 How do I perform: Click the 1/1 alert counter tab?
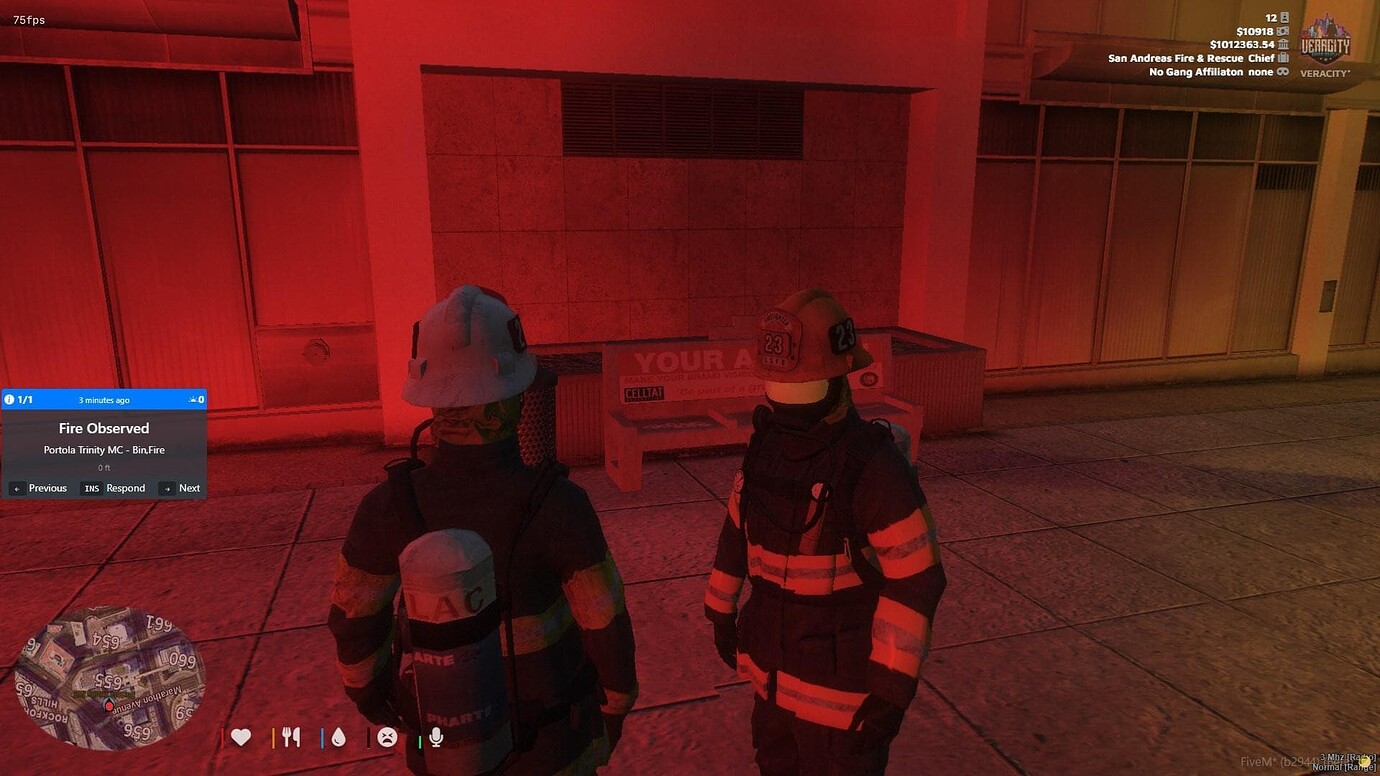point(24,399)
